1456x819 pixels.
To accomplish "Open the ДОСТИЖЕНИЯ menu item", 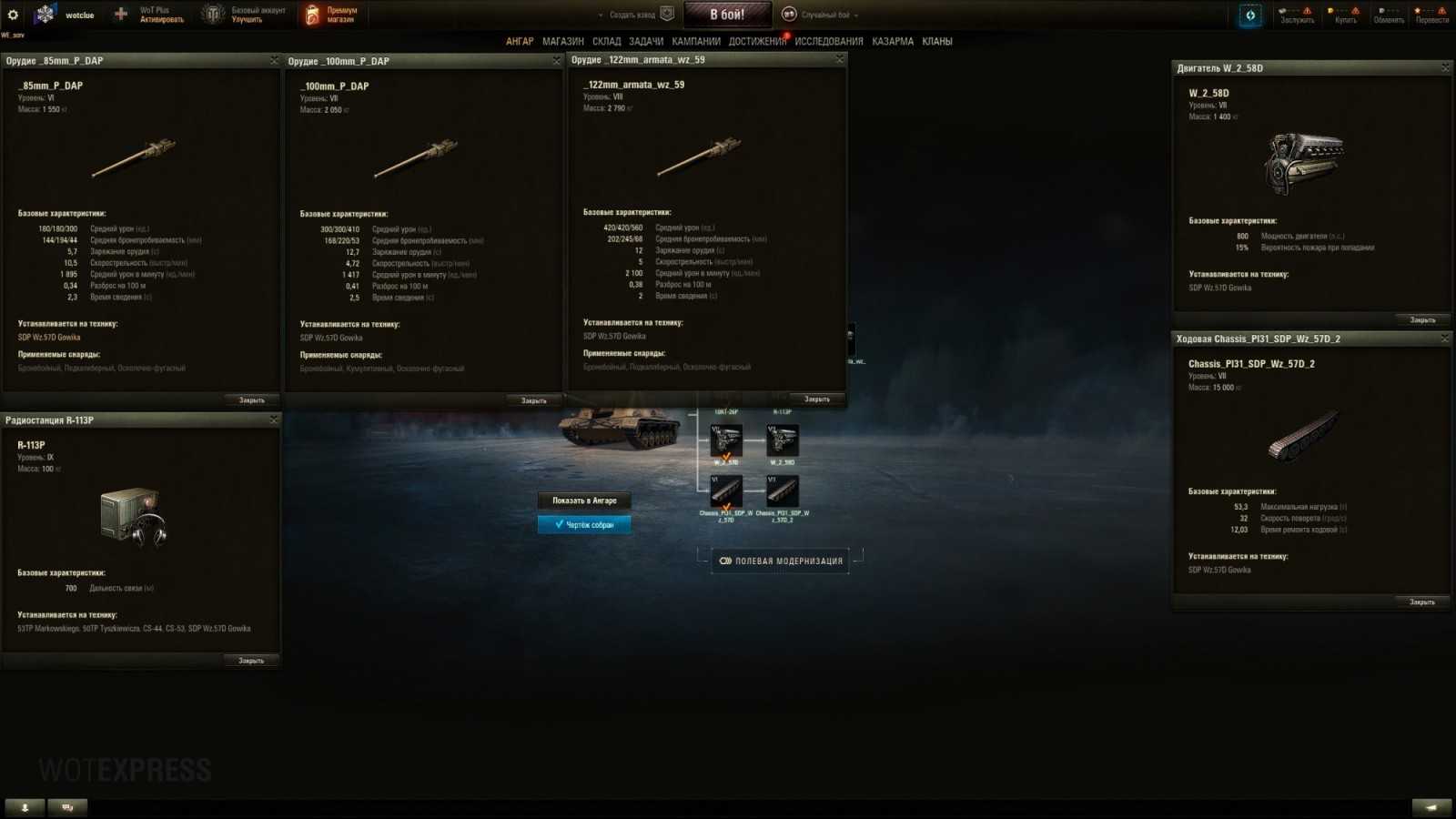I will (x=756, y=41).
